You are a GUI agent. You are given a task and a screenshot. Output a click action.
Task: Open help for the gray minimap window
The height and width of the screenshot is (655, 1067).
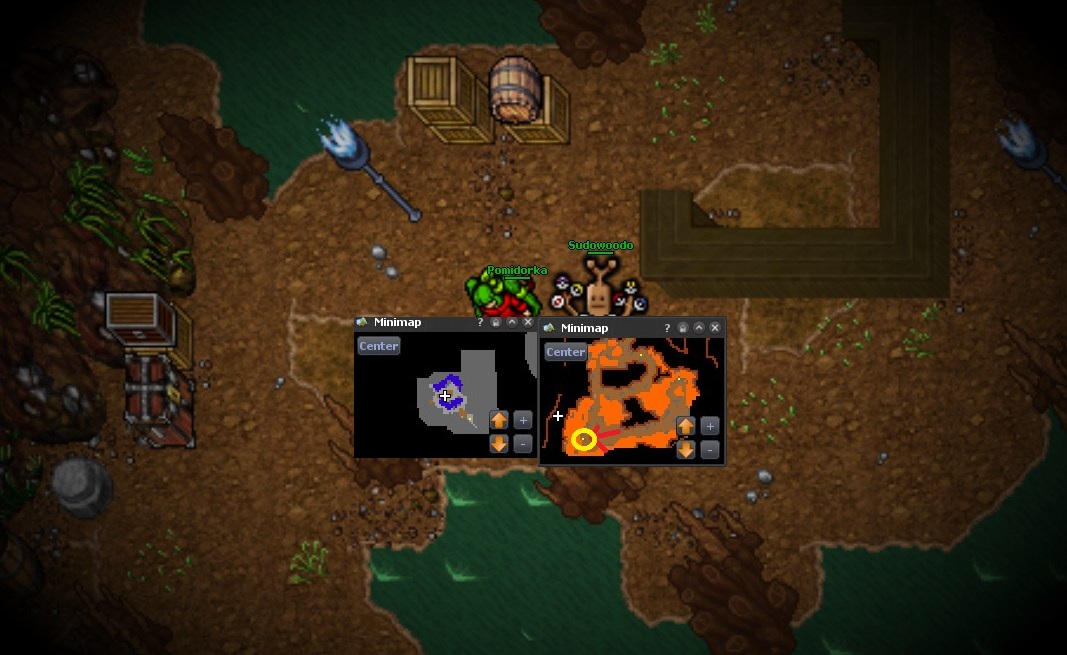(480, 322)
